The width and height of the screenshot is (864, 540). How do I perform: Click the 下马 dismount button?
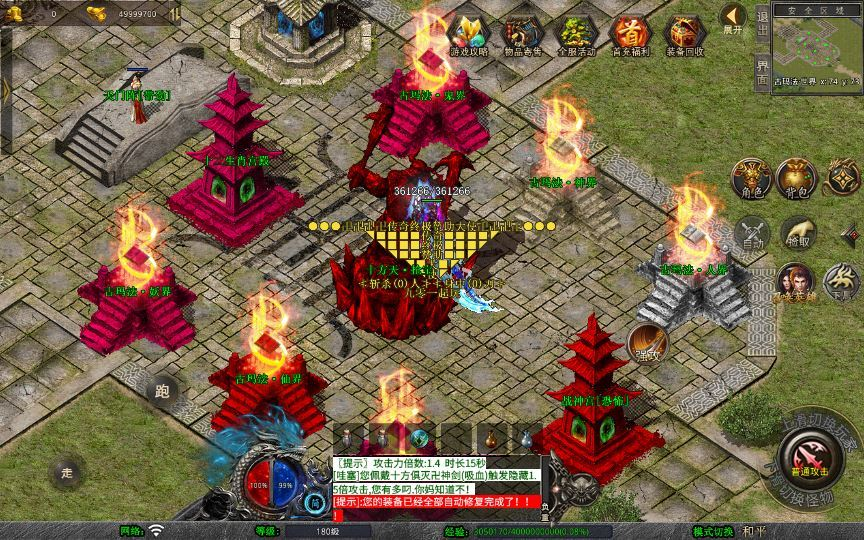point(842,281)
